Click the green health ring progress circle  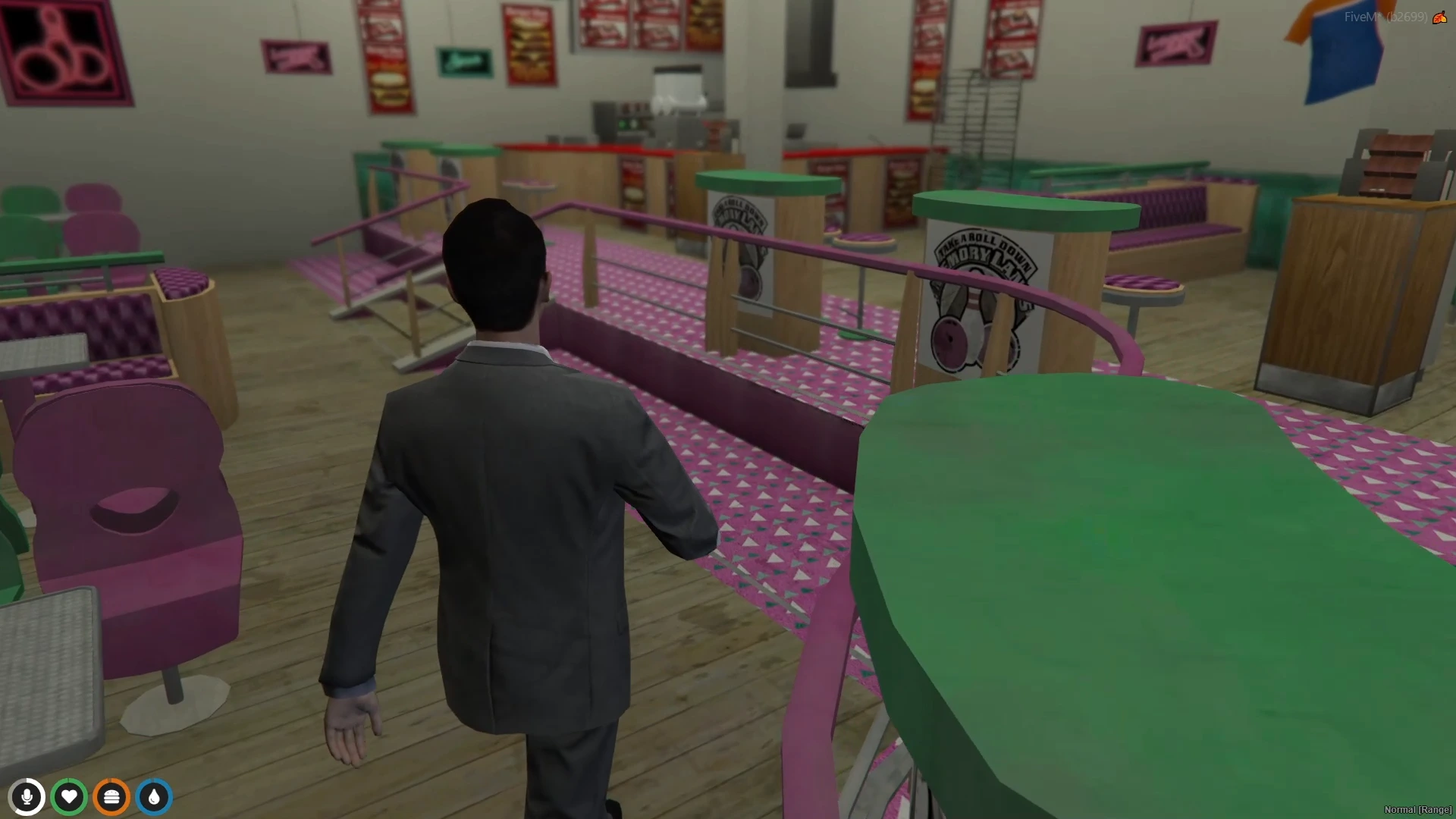(69, 796)
